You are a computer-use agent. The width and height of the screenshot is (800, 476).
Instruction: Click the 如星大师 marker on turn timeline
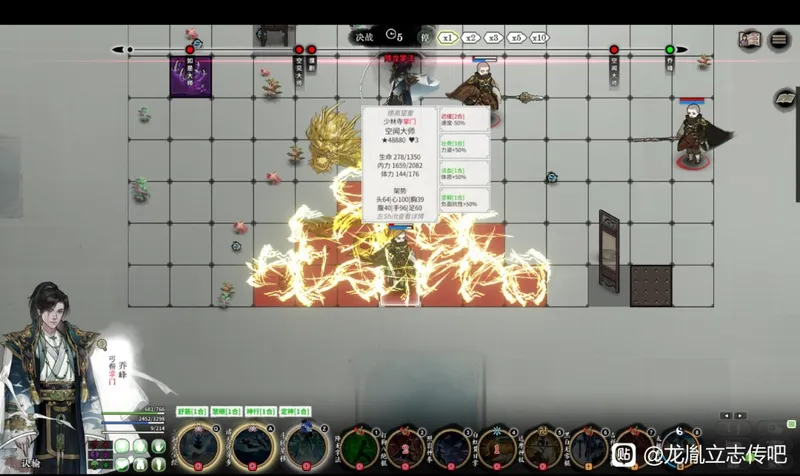(190, 50)
